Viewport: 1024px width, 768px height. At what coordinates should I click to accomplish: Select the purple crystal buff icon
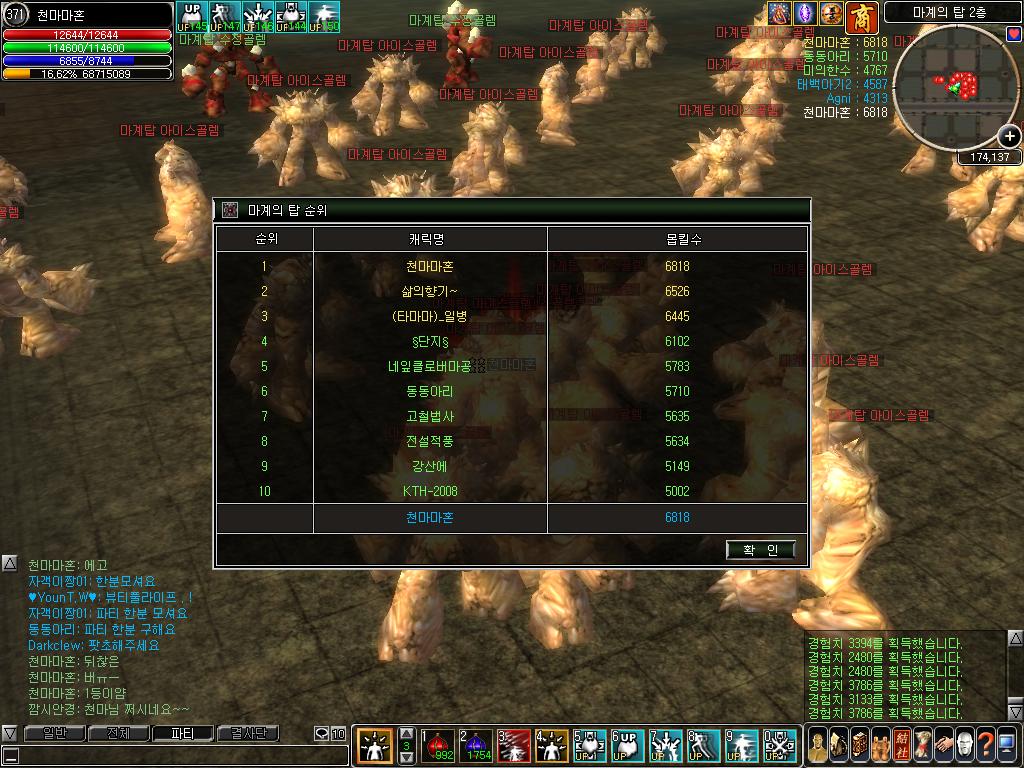coord(805,14)
